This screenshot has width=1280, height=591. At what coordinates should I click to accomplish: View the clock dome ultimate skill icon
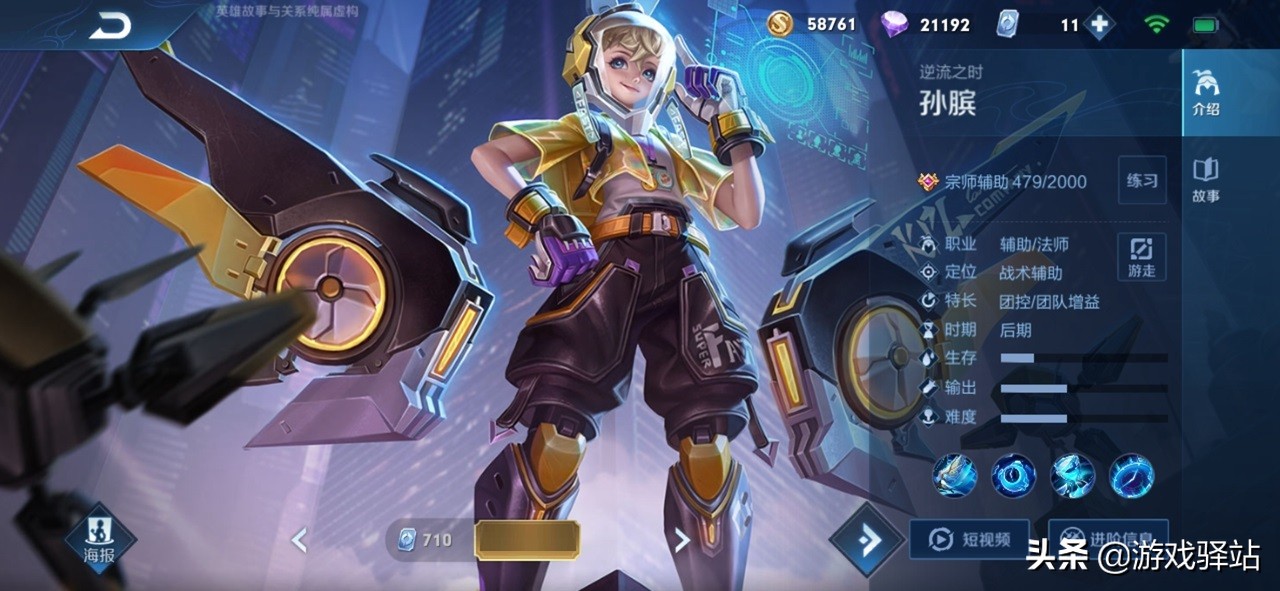(1131, 475)
